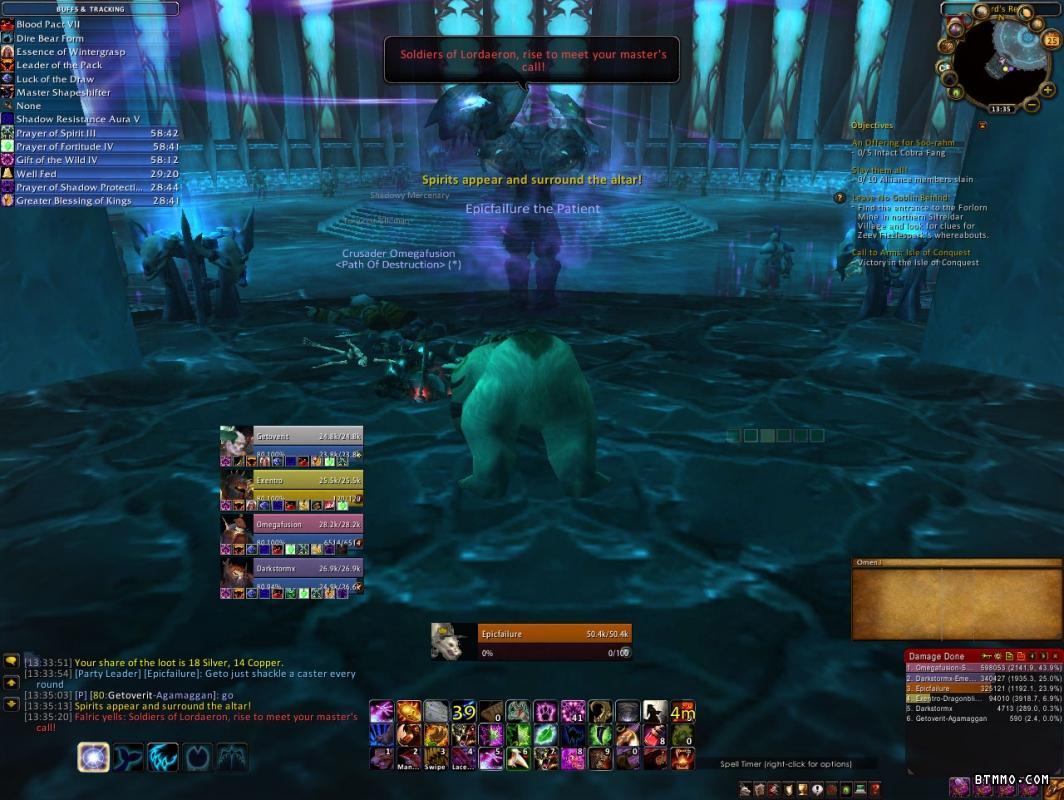
Task: Zoom in on the minimap
Action: (x=1050, y=90)
